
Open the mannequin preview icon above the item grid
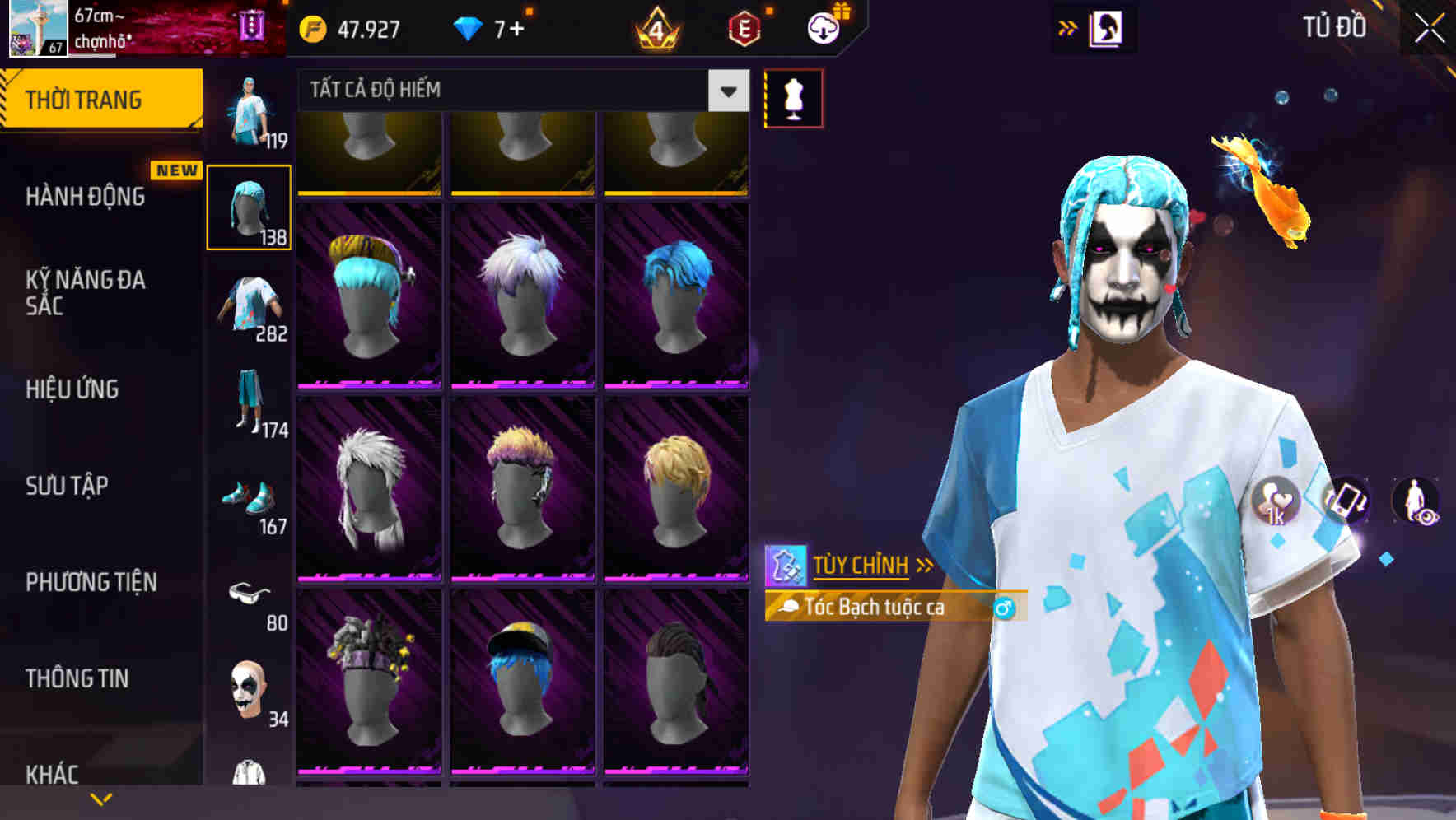tap(793, 96)
